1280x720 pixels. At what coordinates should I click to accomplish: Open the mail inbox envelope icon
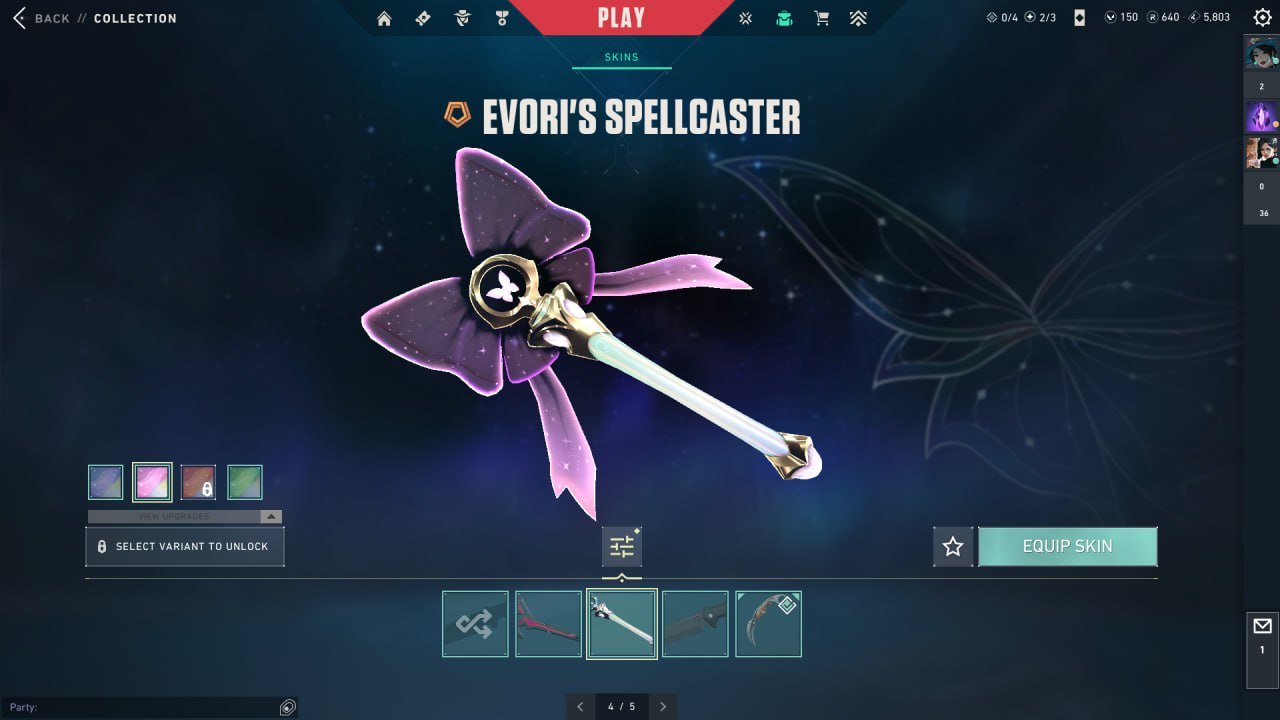click(x=1262, y=627)
